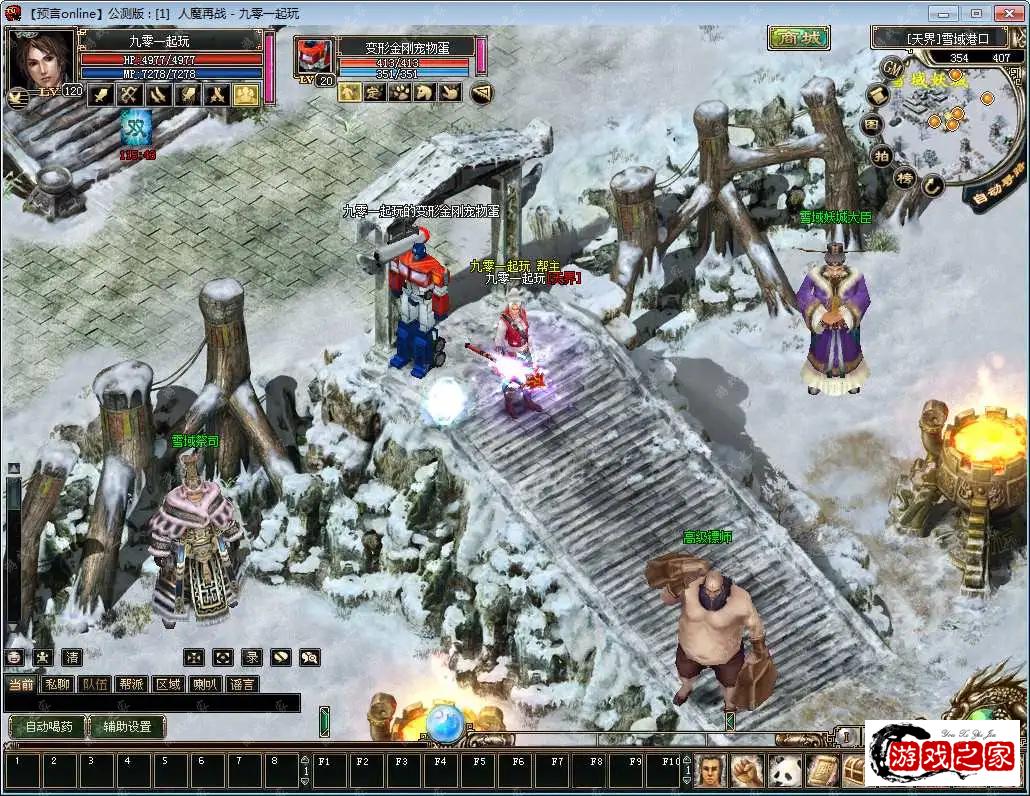Select the player character portrait
Viewport: 1030px width, 796px height.
41,60
